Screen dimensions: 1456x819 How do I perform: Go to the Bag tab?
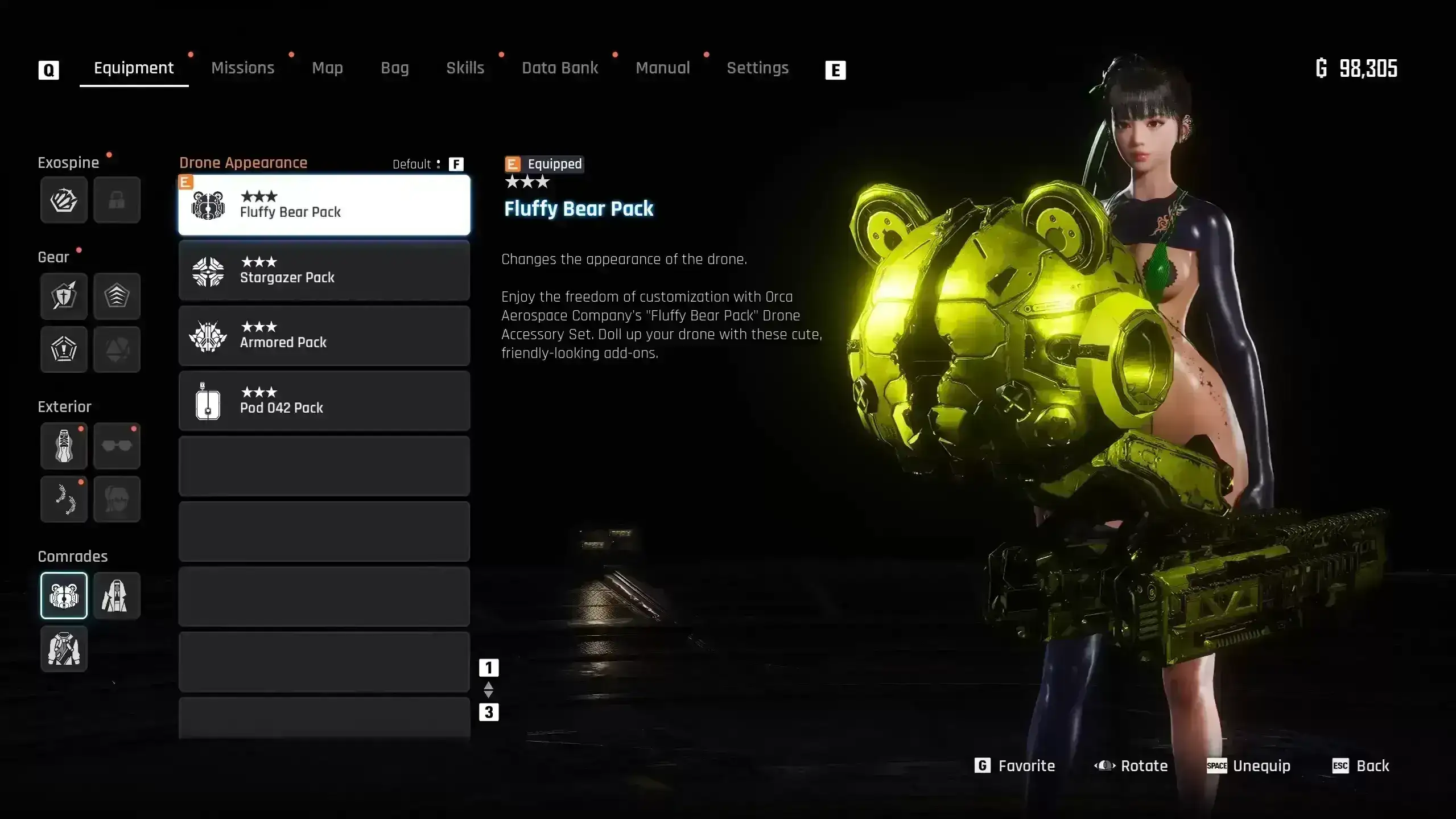pos(394,68)
